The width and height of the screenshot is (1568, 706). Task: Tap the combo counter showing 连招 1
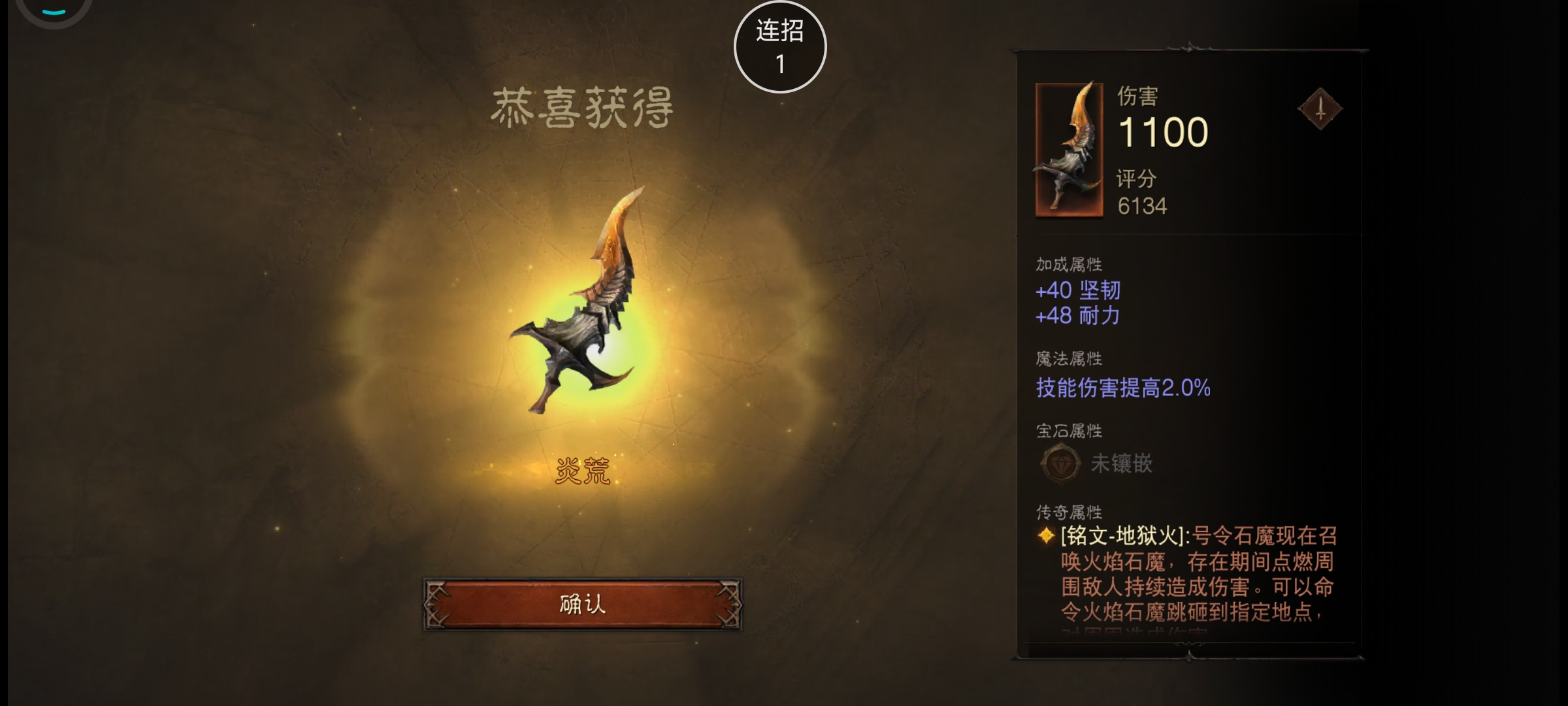pyautogui.click(x=781, y=46)
